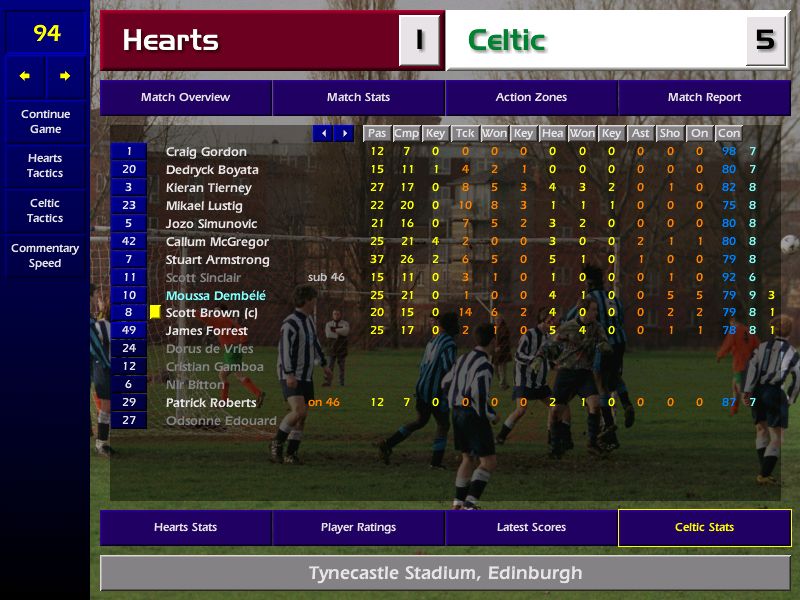The width and height of the screenshot is (800, 600).
Task: Open Hearts Tactics
Action: pyautogui.click(x=45, y=166)
